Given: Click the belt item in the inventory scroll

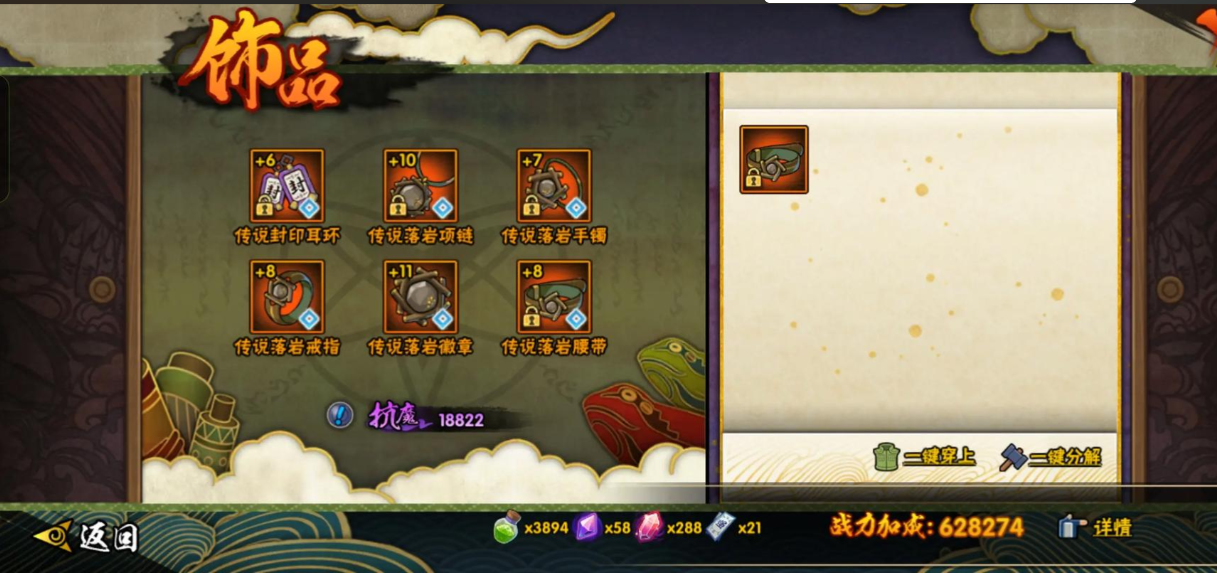Looking at the screenshot, I should (x=774, y=160).
